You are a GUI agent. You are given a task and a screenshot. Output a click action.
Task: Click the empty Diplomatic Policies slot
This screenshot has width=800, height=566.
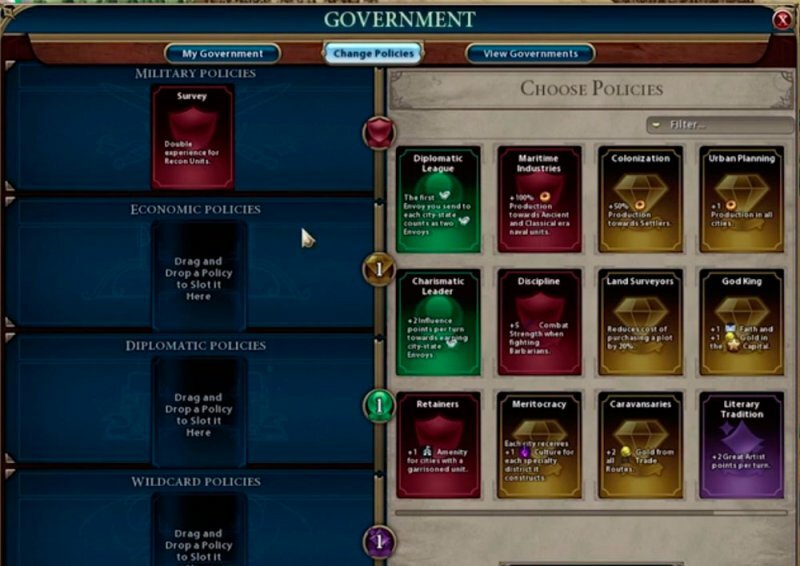[198, 411]
